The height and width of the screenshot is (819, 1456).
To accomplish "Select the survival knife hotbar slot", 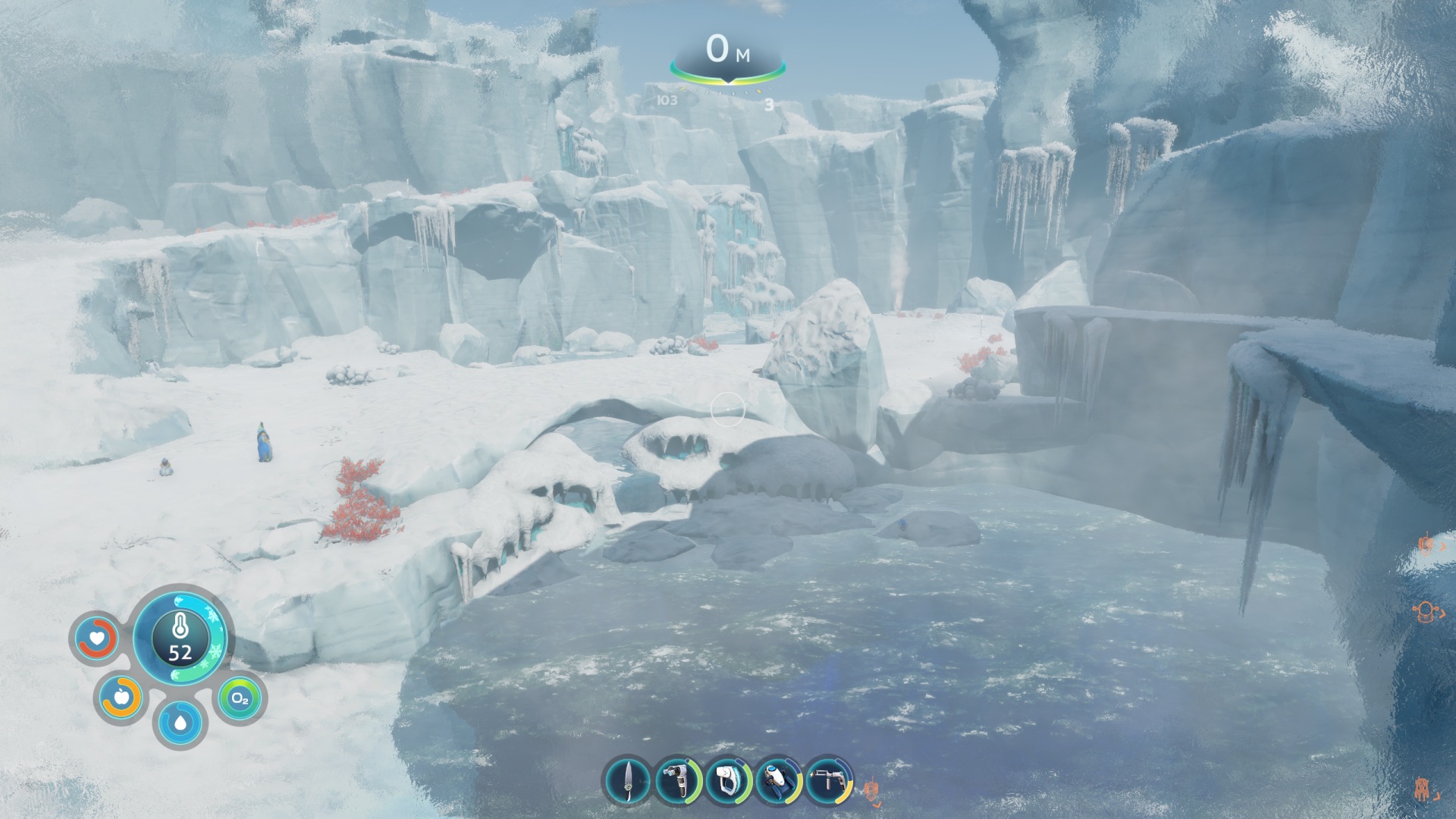I will pos(628,780).
